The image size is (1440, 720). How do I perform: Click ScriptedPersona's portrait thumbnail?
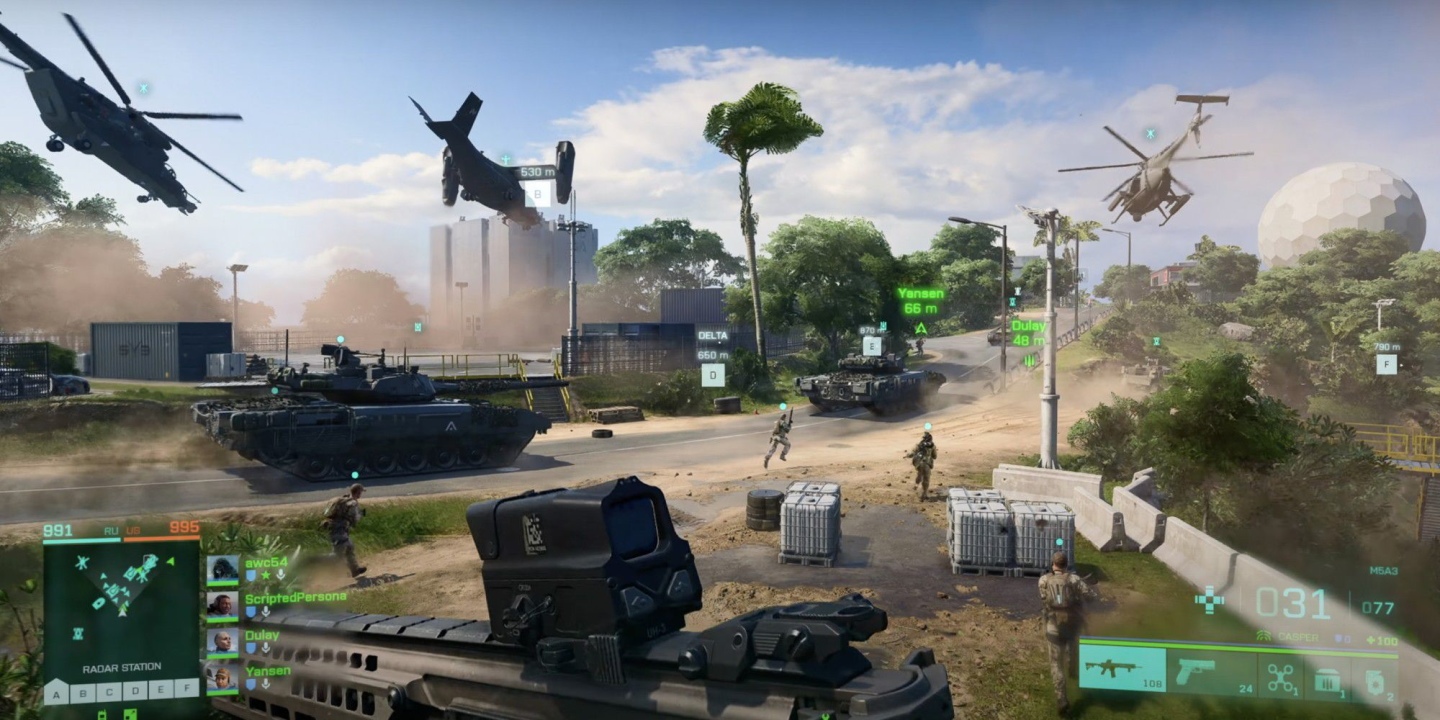point(222,606)
